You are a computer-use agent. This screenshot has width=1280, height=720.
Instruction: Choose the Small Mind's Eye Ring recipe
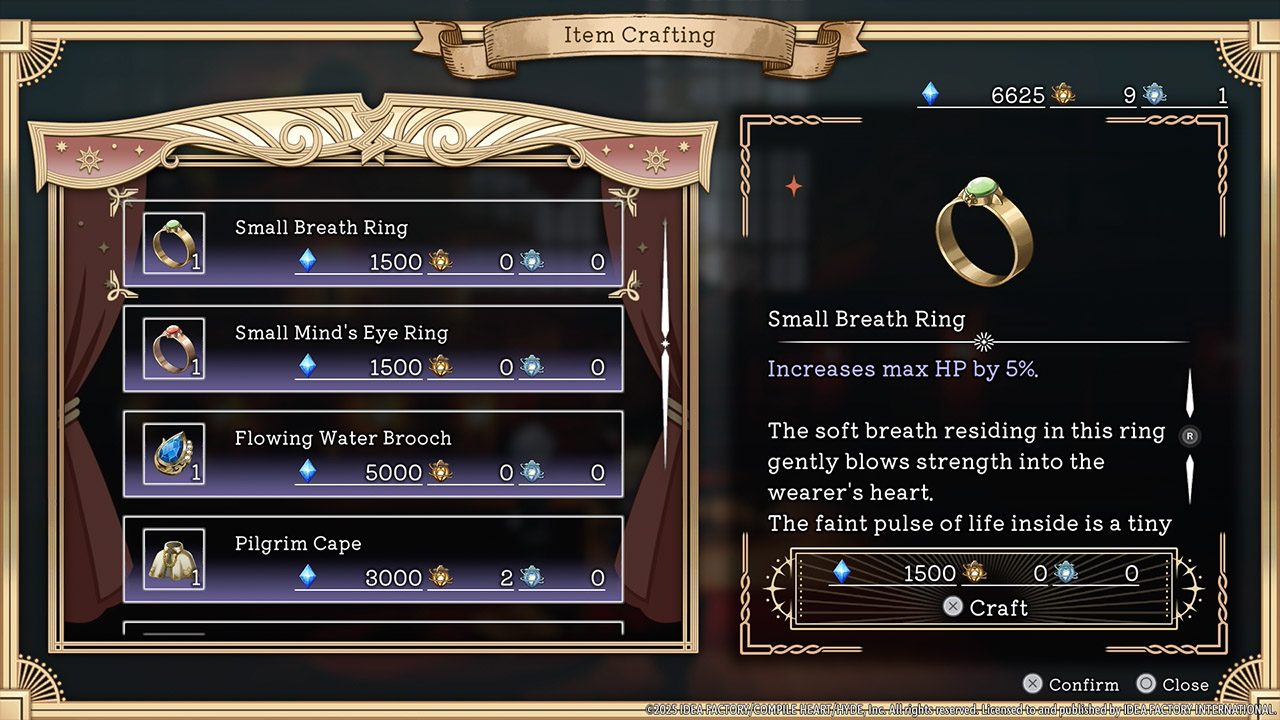point(372,349)
